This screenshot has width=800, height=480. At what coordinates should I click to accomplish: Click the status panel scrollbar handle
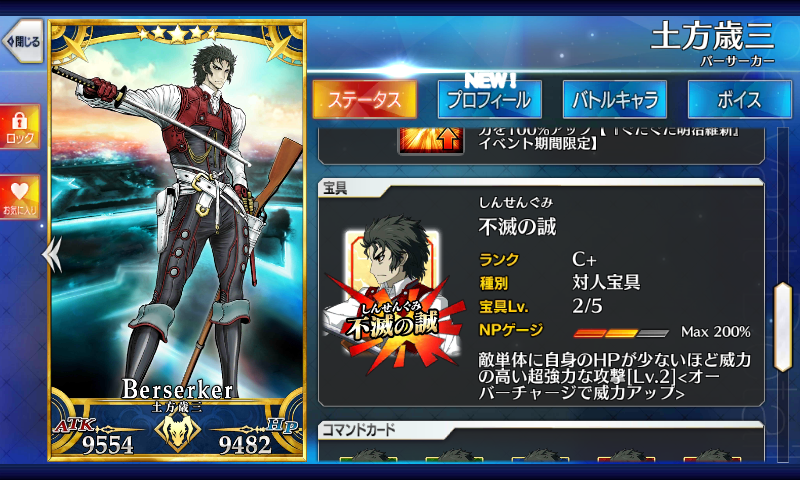click(x=783, y=313)
